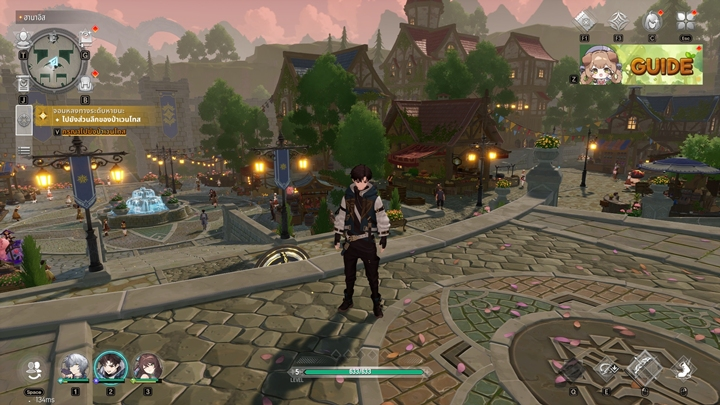
Task: Open the character portrait icon in the top bar
Action: [x=652, y=21]
